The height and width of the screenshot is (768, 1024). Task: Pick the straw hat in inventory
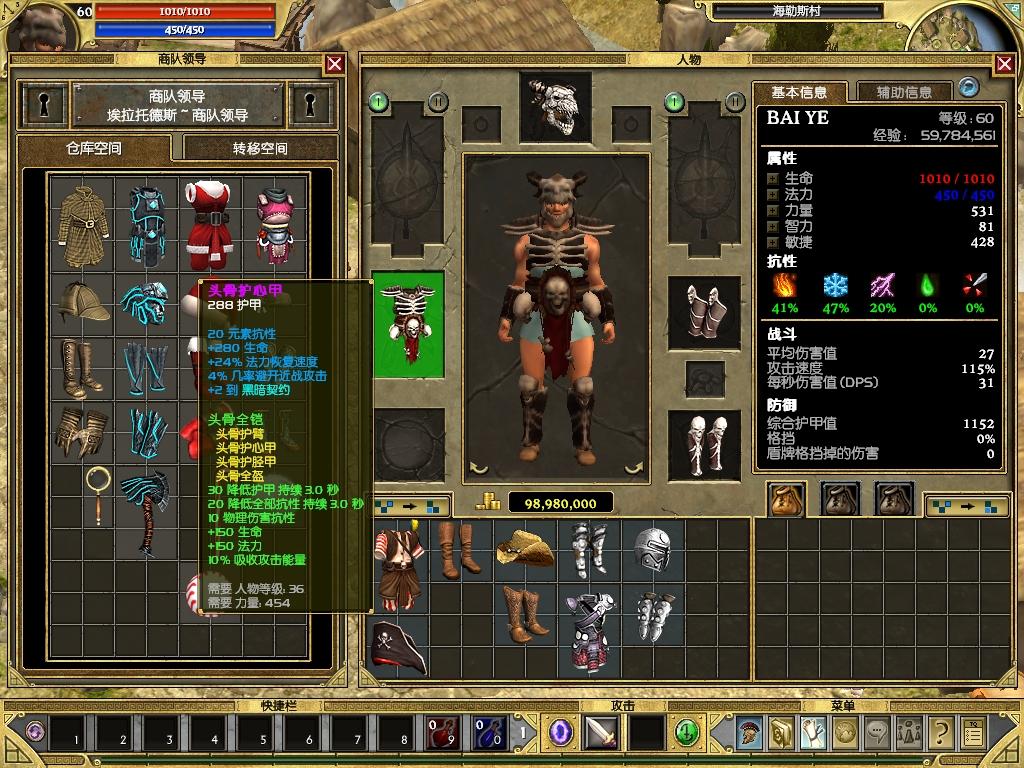[x=525, y=547]
